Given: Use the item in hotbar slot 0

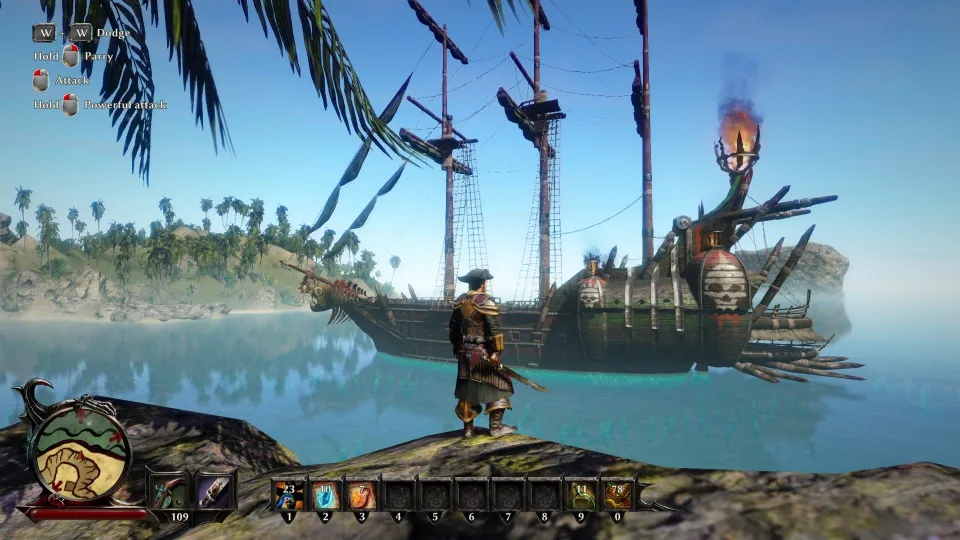Looking at the screenshot, I should coord(618,495).
